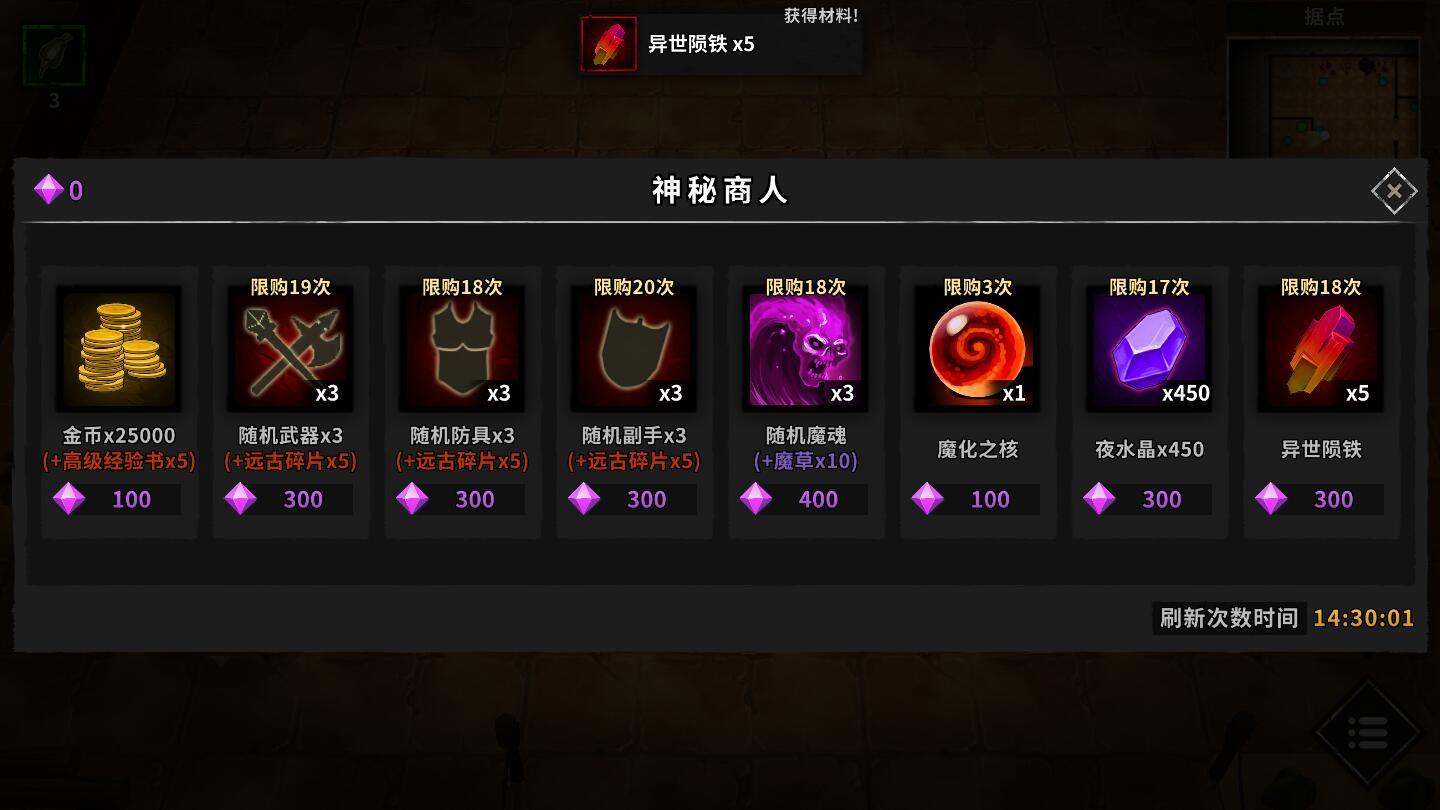1440x810 pixels.
Task: Select the 金币x25000 gold coins icon
Action: [x=117, y=348]
